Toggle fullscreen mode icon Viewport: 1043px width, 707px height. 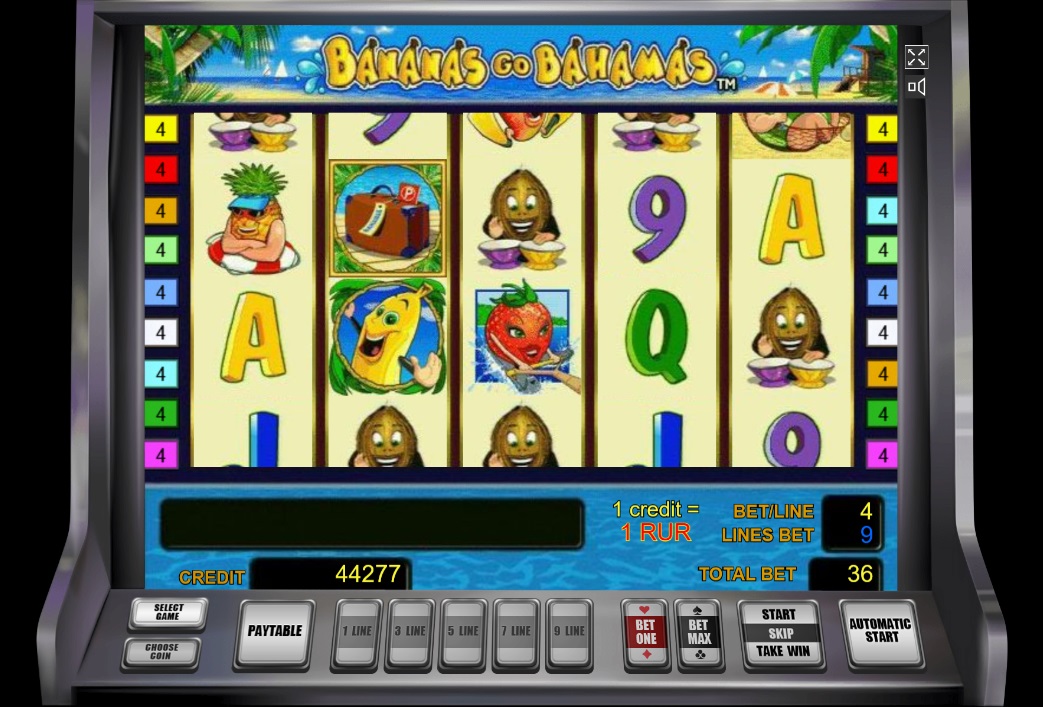pyautogui.click(x=916, y=57)
